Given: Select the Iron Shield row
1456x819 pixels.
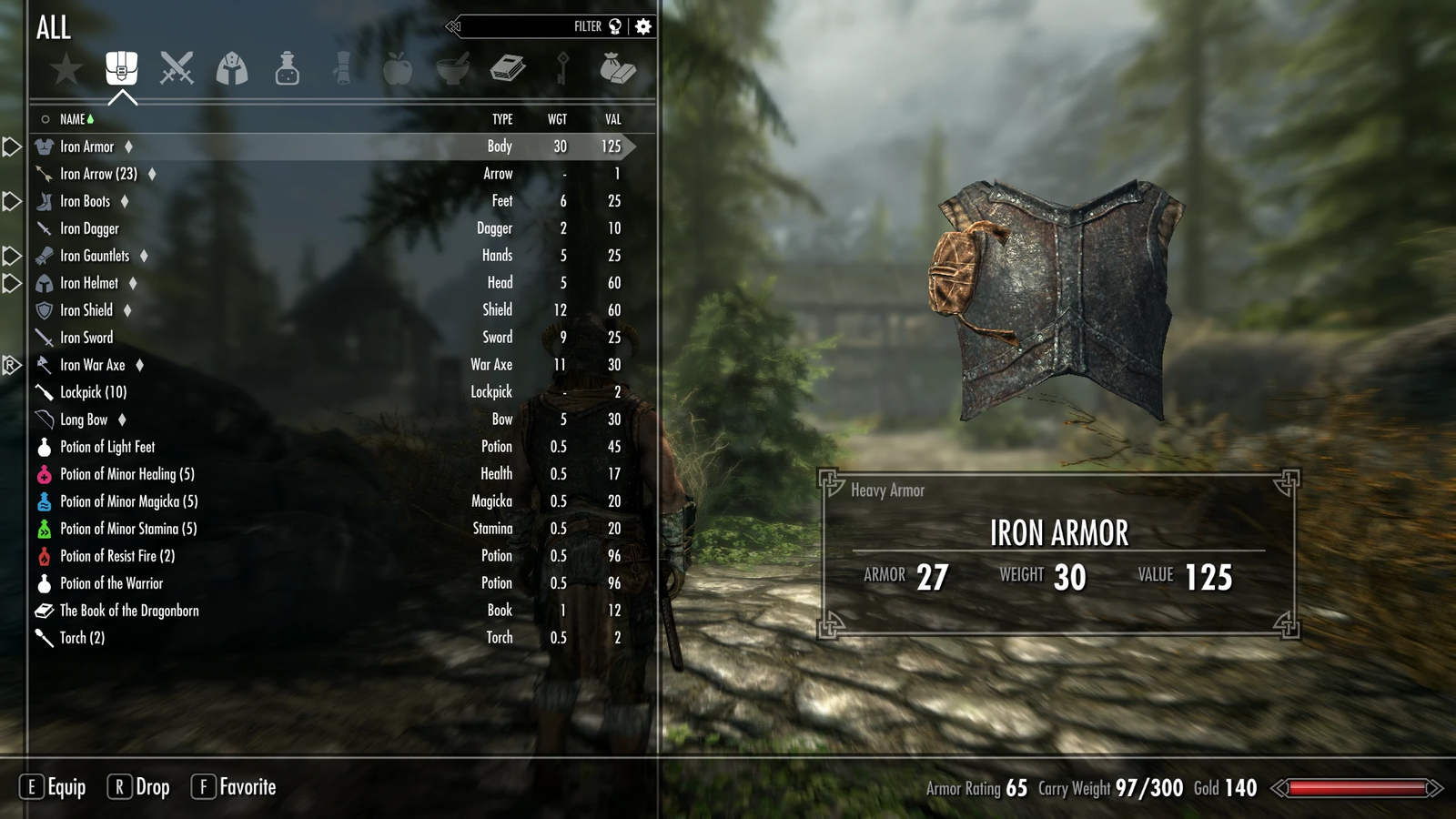Looking at the screenshot, I should pos(86,310).
